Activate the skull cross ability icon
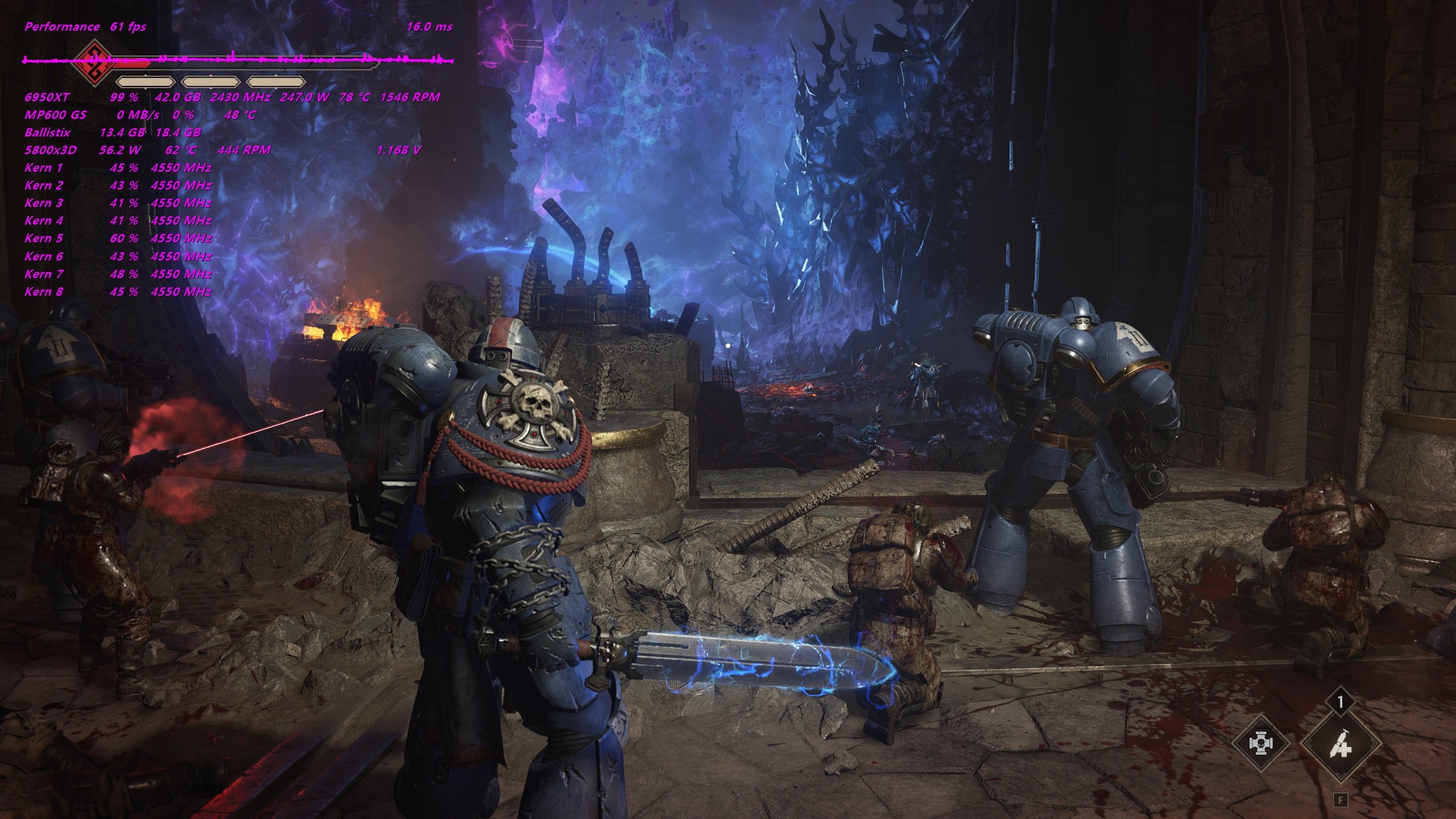This screenshot has width=1456, height=819. [x=1260, y=743]
